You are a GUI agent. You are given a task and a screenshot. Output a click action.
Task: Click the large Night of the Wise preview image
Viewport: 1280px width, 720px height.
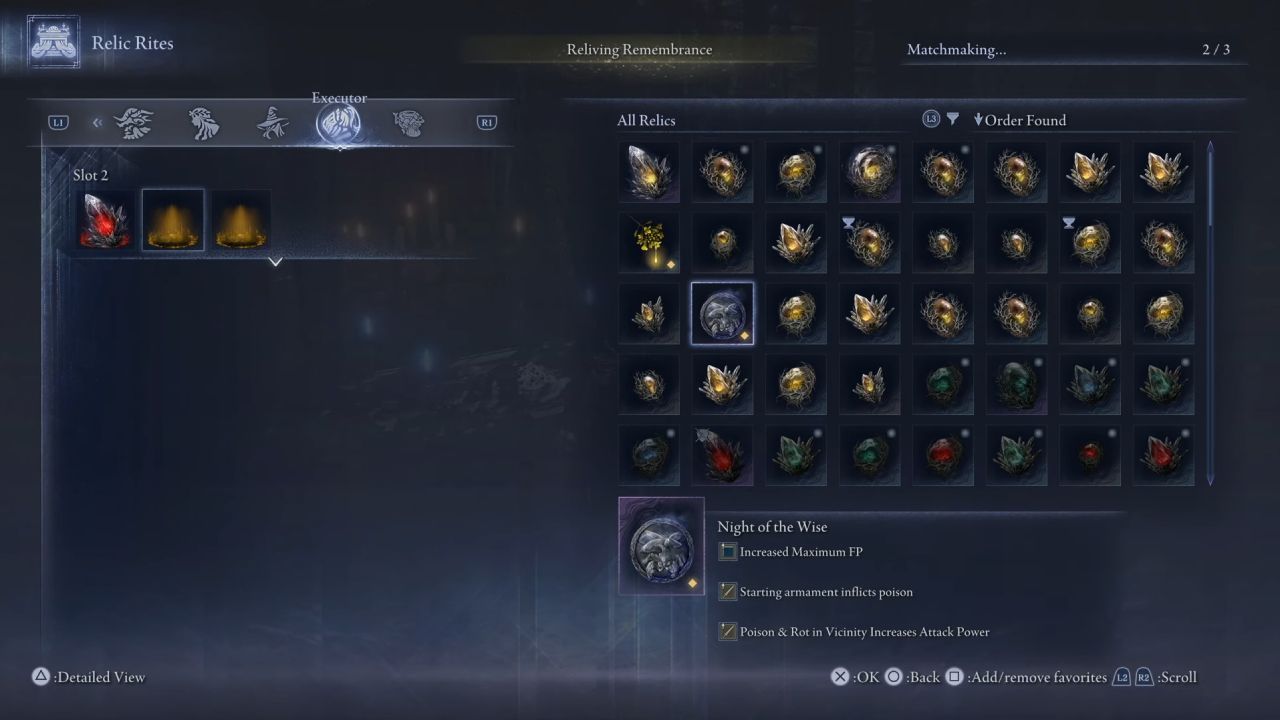[x=661, y=546]
